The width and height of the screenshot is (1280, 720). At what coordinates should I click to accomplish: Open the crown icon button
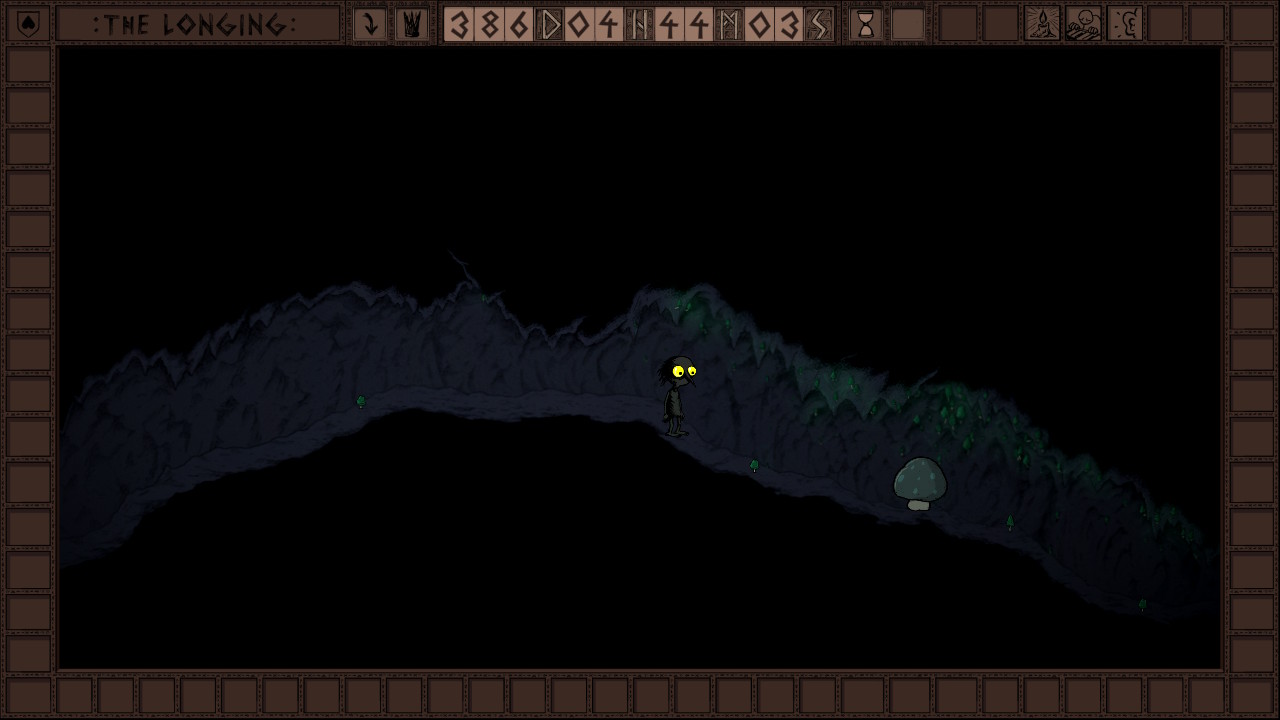coord(411,24)
